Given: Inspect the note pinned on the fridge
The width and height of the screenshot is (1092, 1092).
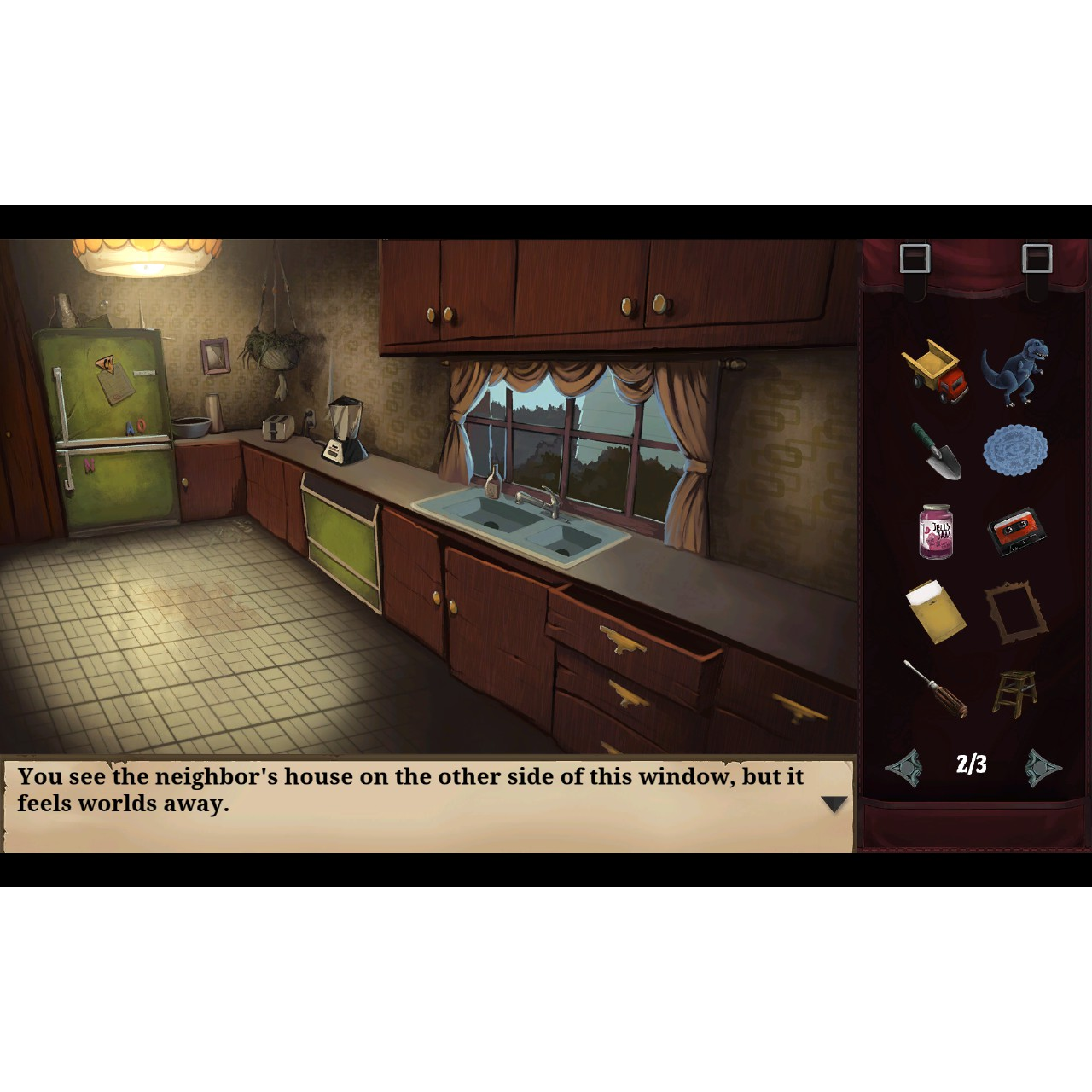Looking at the screenshot, I should tap(118, 382).
